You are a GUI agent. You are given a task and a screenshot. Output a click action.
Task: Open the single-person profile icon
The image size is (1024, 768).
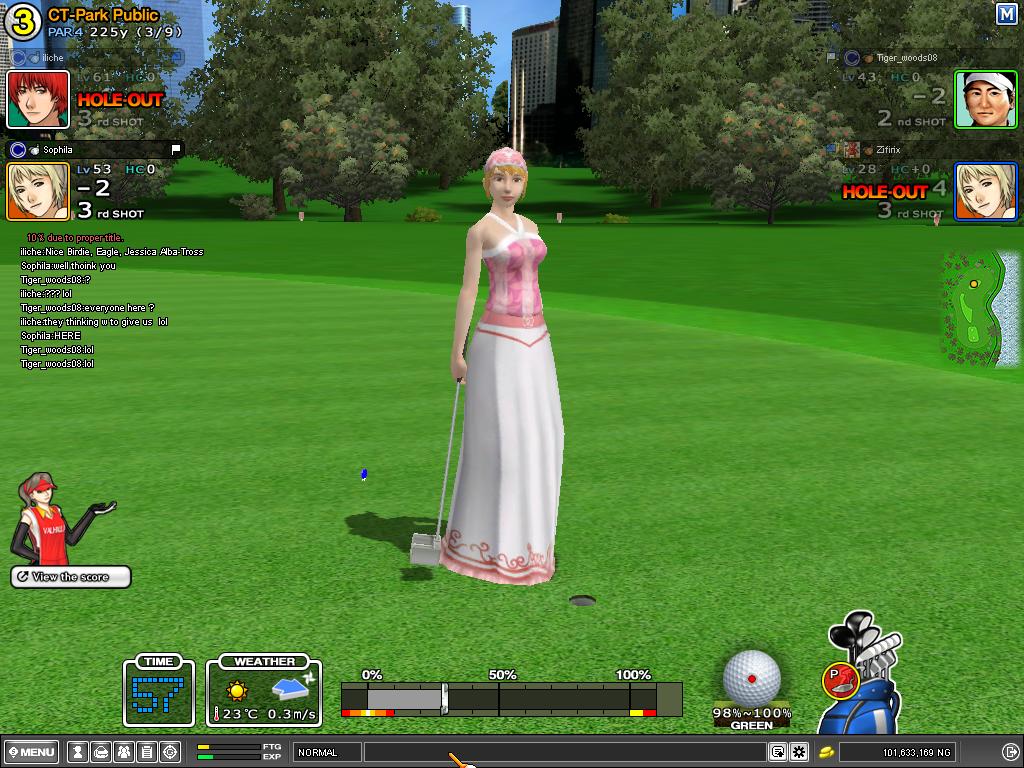[78, 752]
